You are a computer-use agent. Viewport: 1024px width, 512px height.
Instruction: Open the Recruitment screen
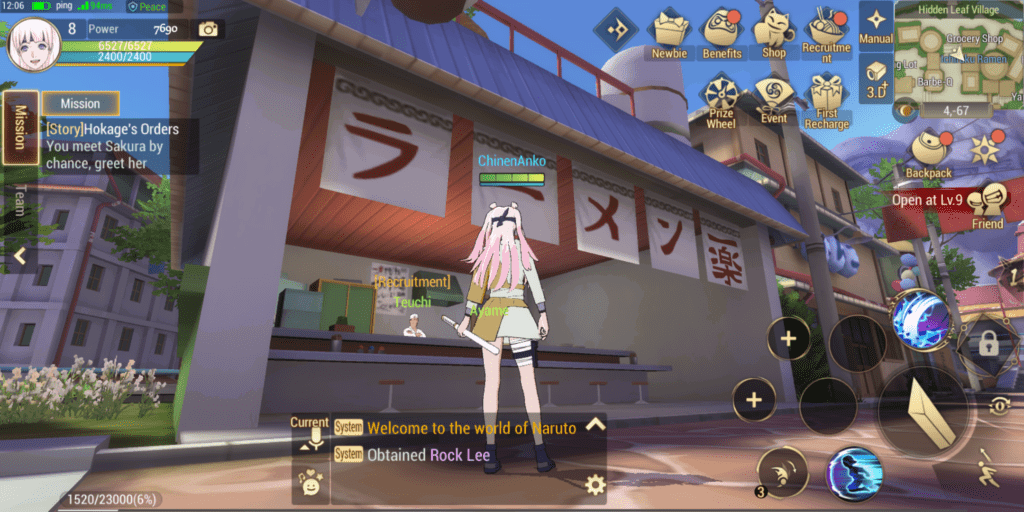(x=826, y=34)
